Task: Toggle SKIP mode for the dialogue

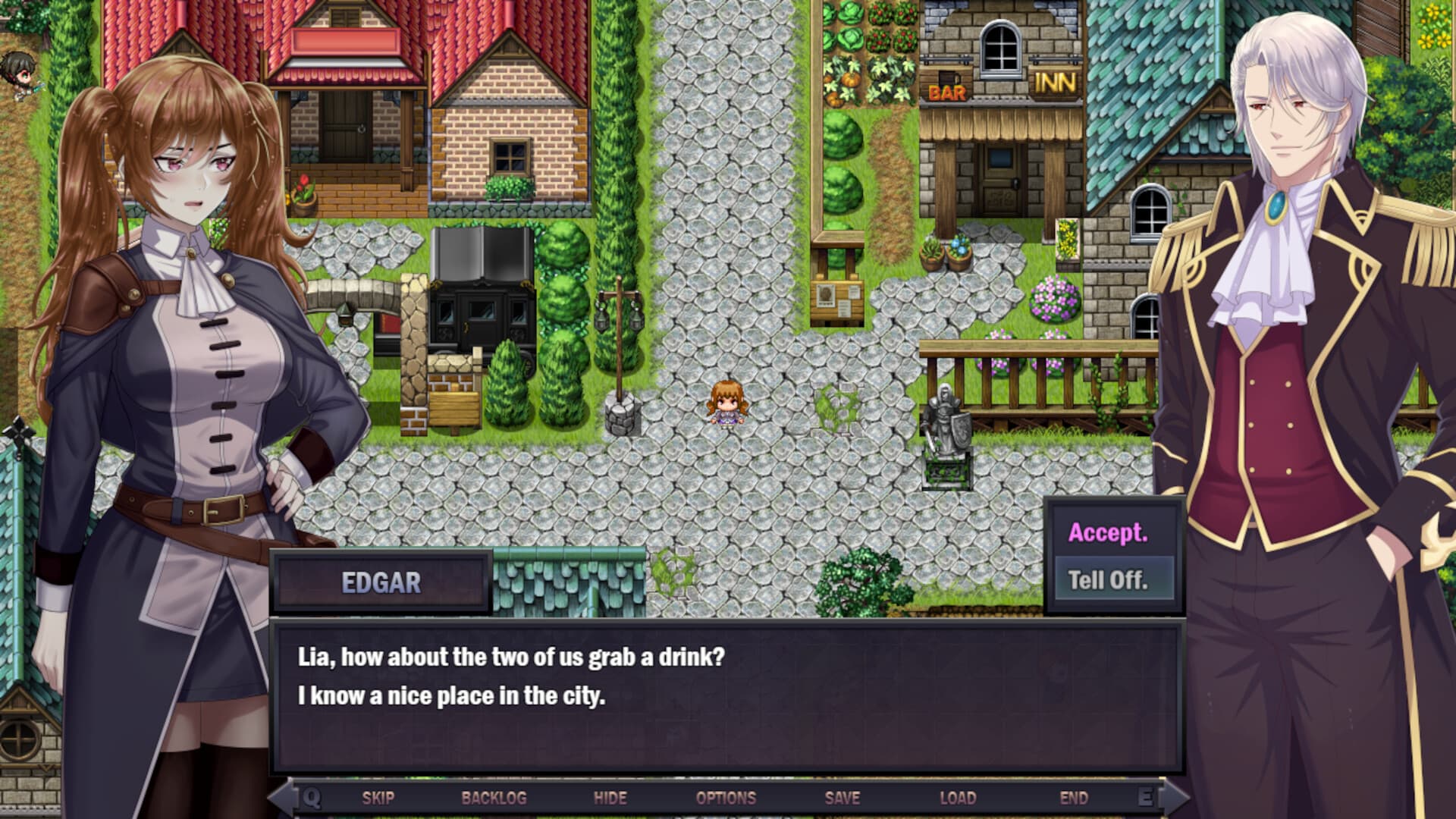Action: [x=379, y=798]
